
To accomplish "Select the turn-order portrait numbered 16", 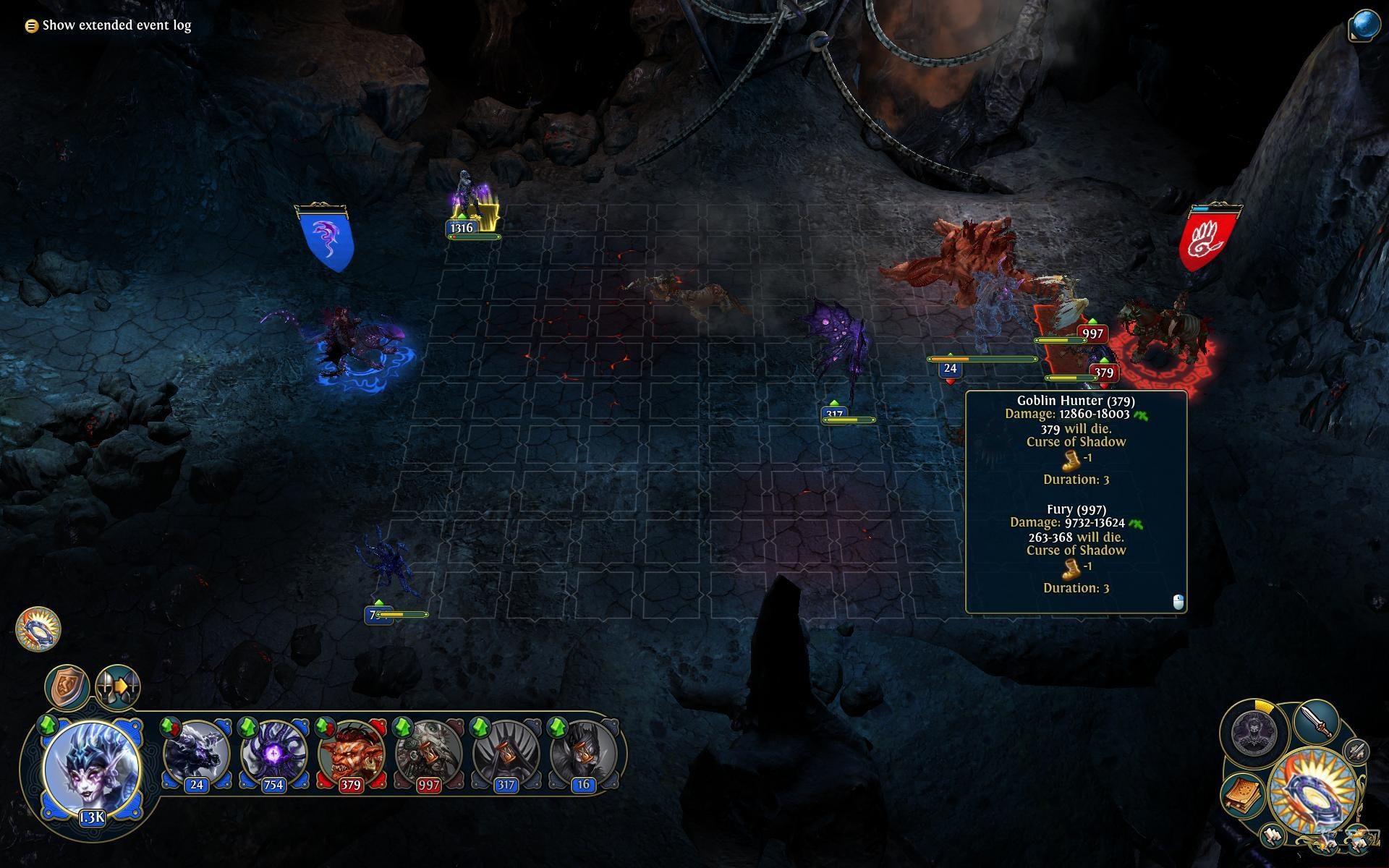I will 583,754.
